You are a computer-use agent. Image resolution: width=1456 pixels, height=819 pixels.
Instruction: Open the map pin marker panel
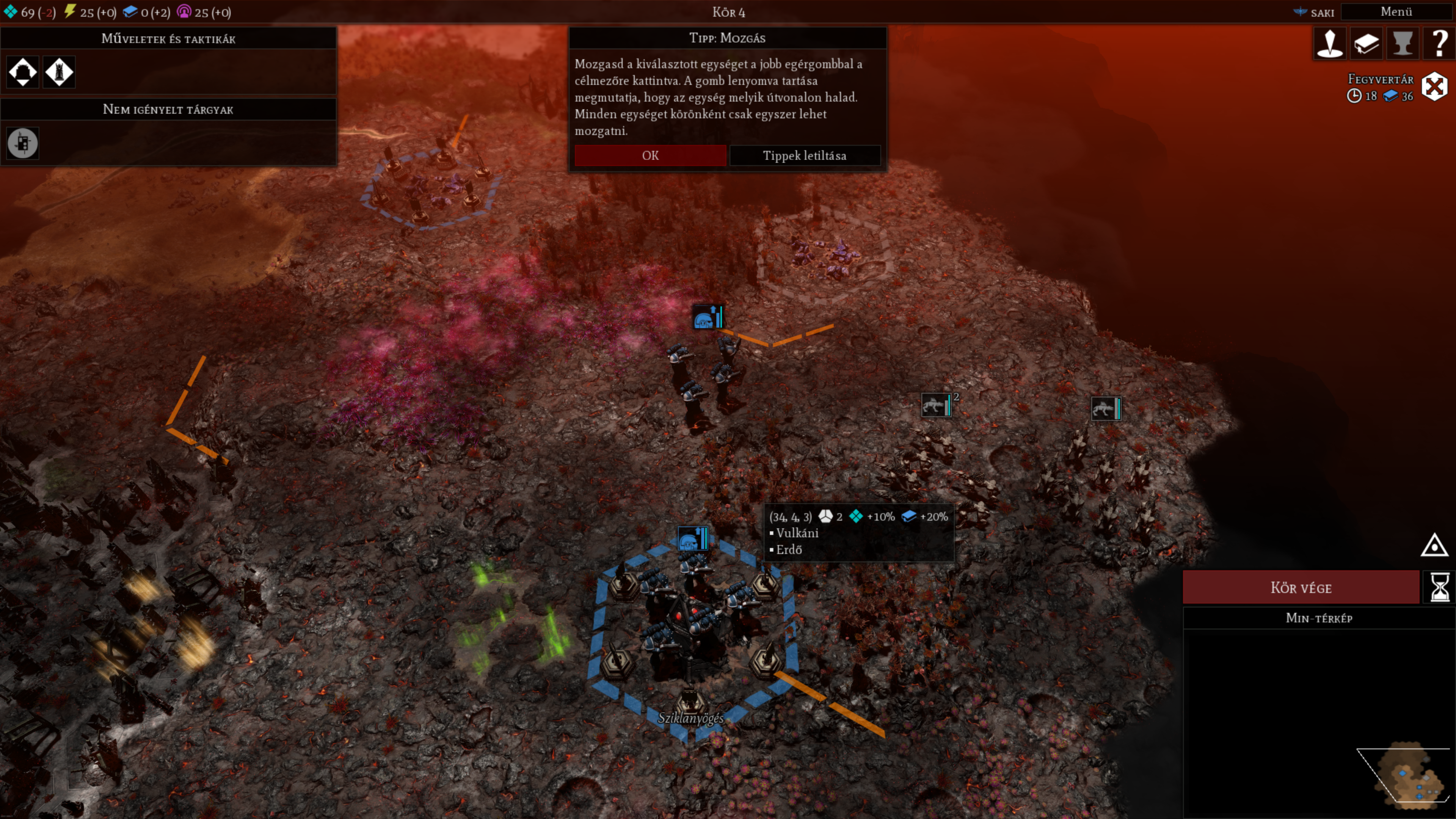coord(1329,44)
